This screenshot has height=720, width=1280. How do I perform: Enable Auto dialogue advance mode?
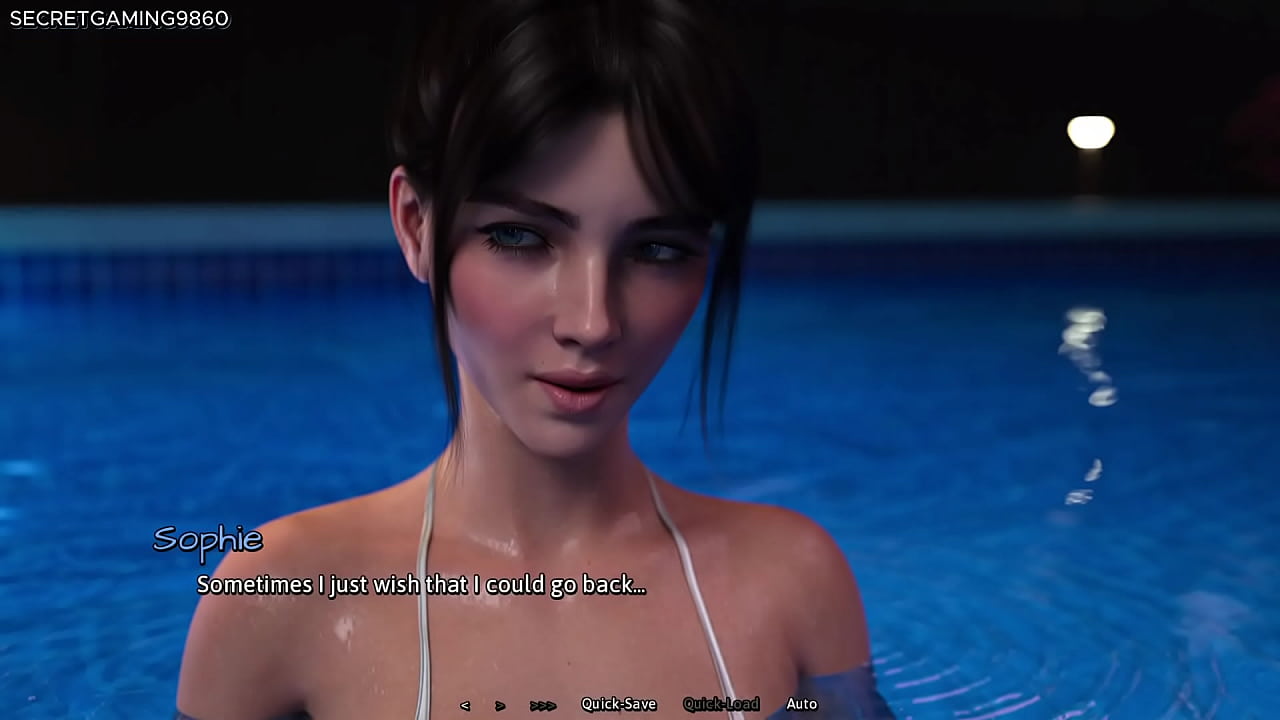(x=801, y=704)
